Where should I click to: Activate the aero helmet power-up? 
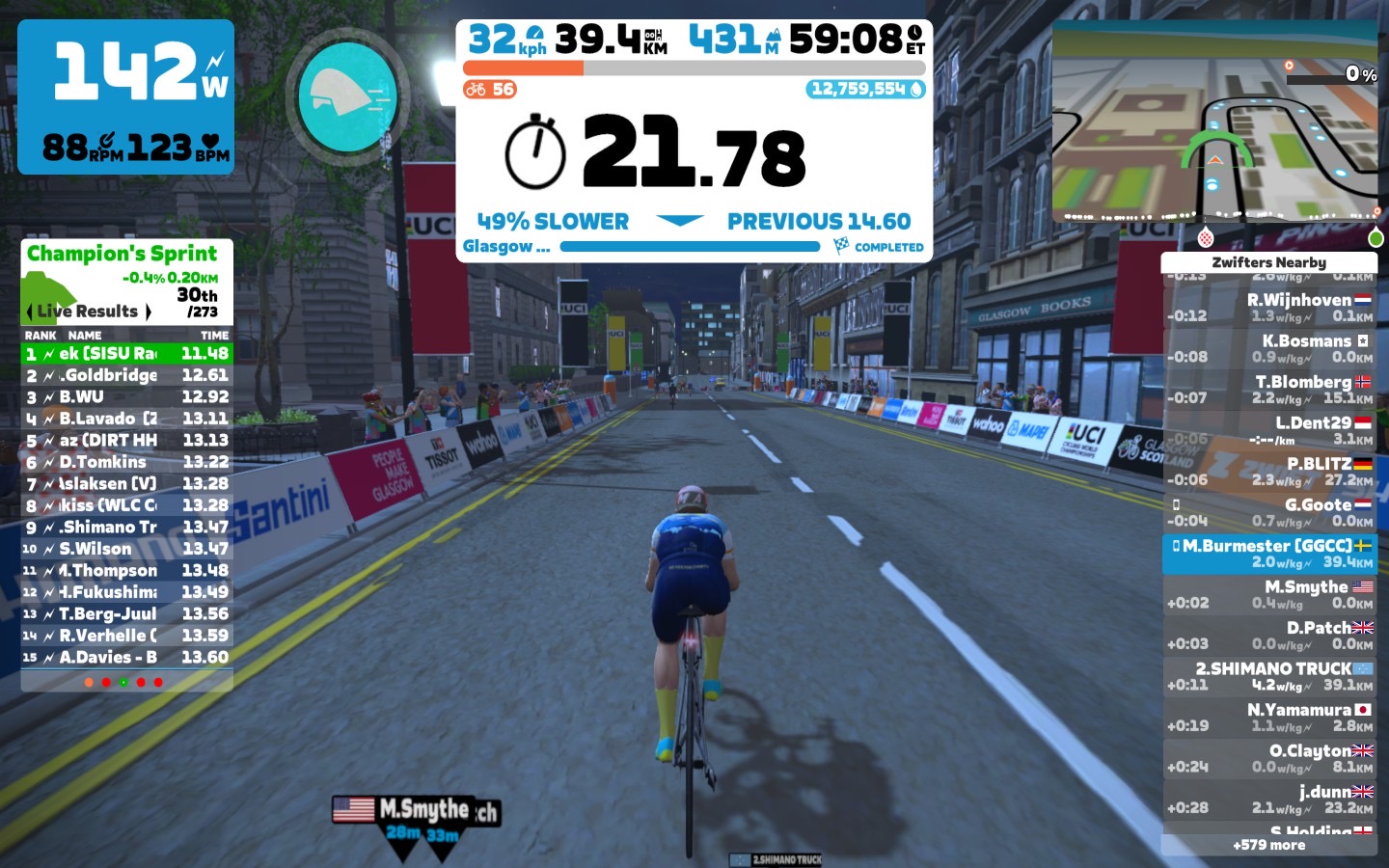347,96
